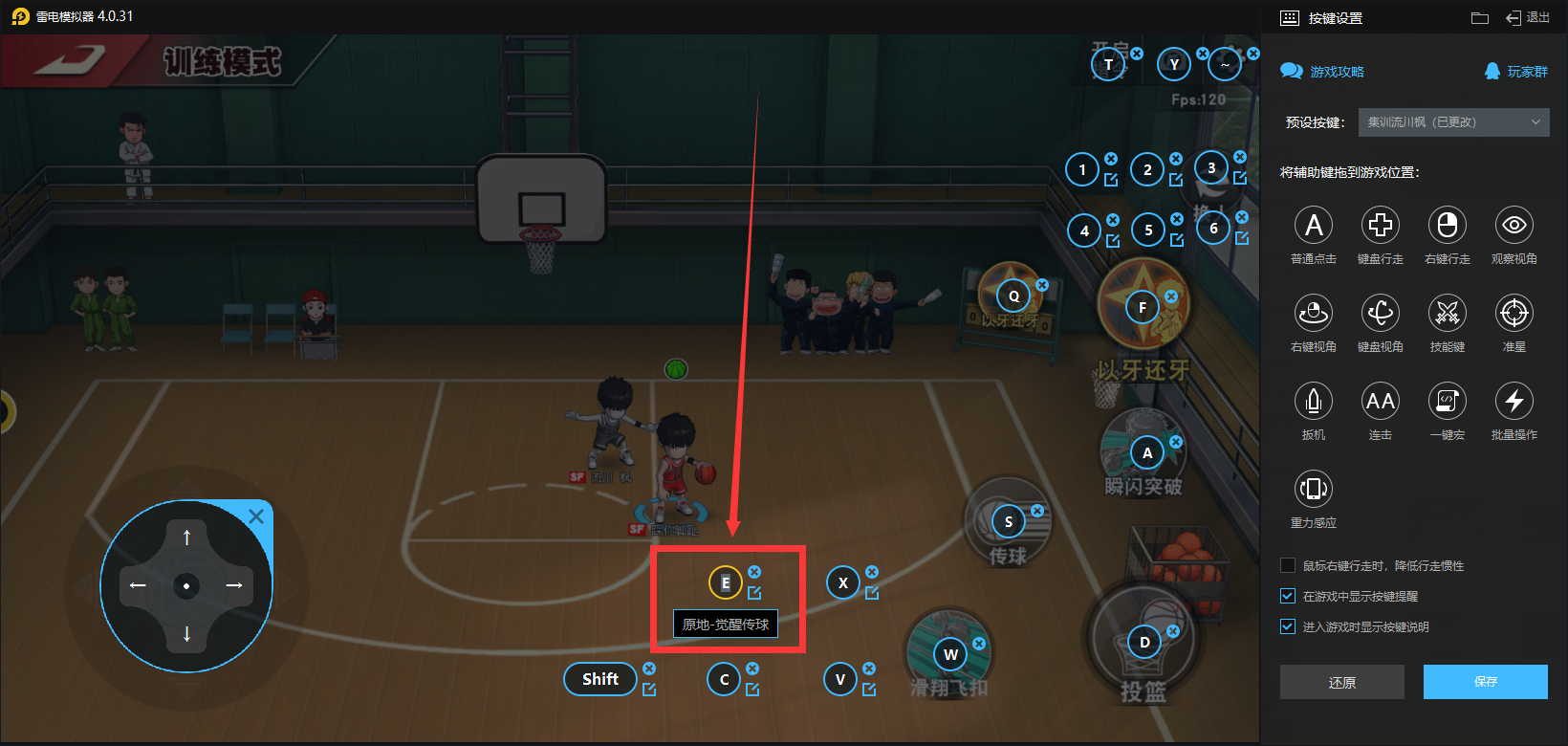1568x746 pixels.
Task: Open the 玩家群 player group link
Action: point(1516,72)
